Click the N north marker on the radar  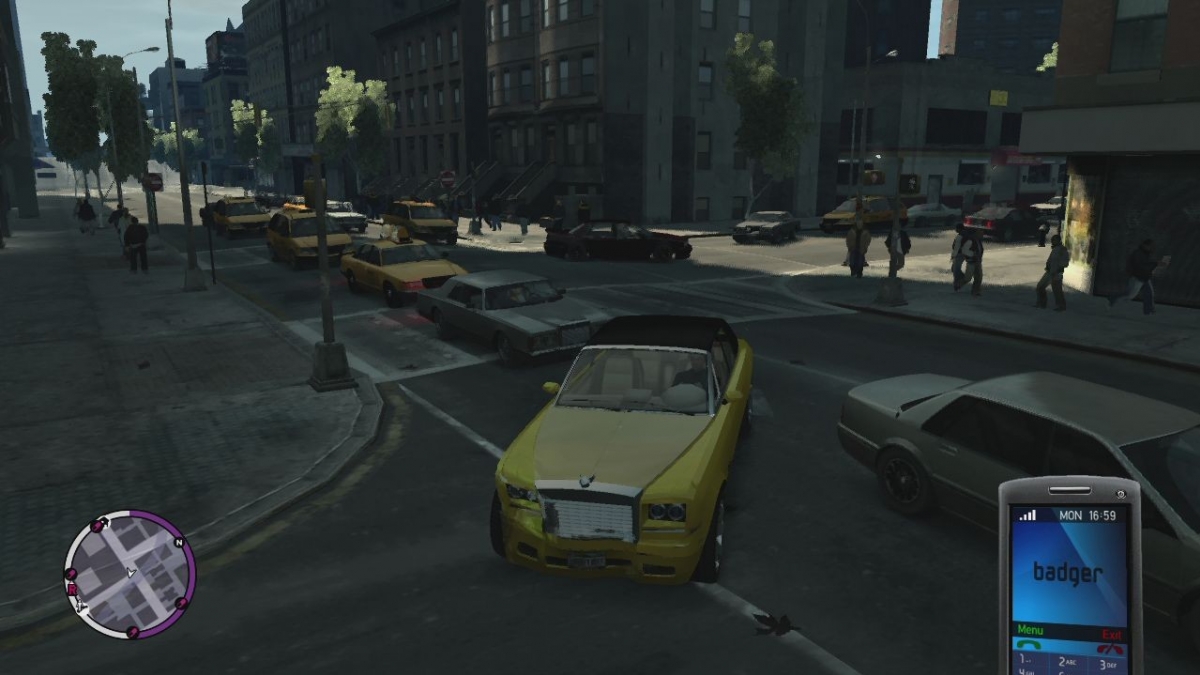coord(179,543)
